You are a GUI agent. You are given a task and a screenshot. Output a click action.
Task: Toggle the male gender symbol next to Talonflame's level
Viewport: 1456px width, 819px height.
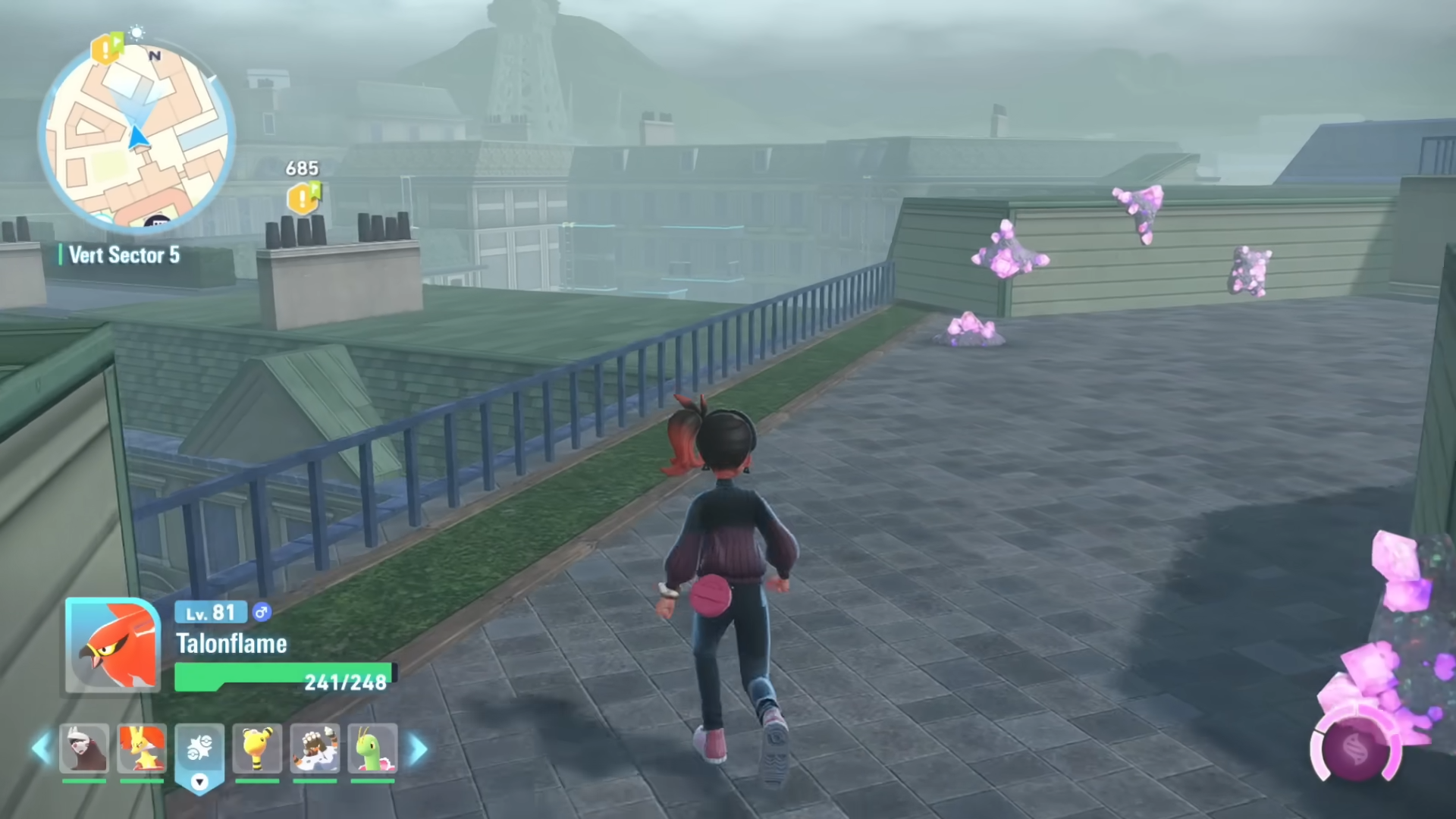coord(261,613)
